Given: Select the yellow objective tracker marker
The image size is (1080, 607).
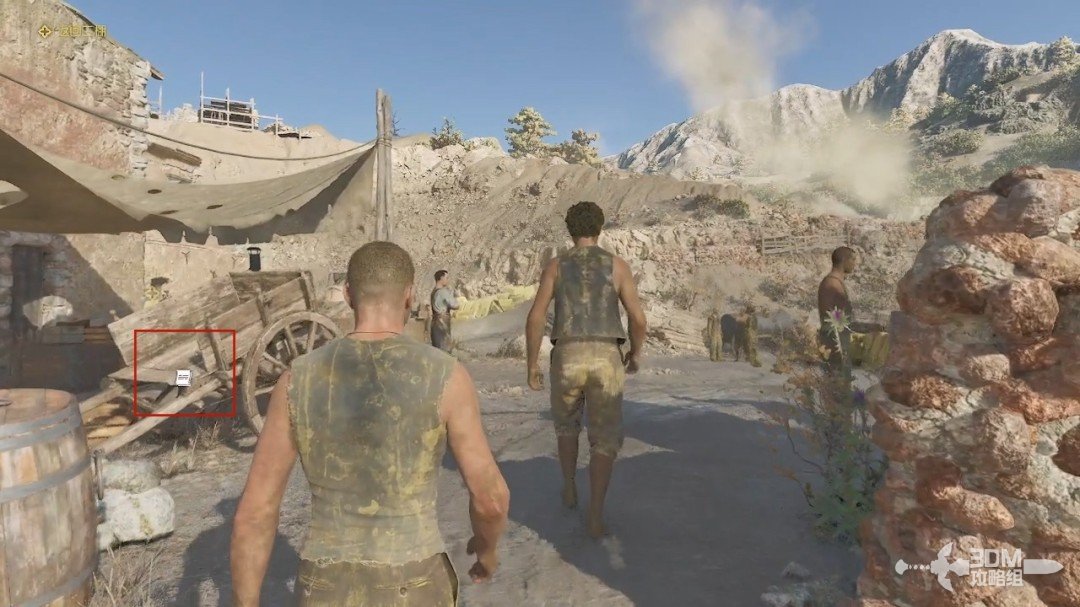Looking at the screenshot, I should tap(45, 31).
